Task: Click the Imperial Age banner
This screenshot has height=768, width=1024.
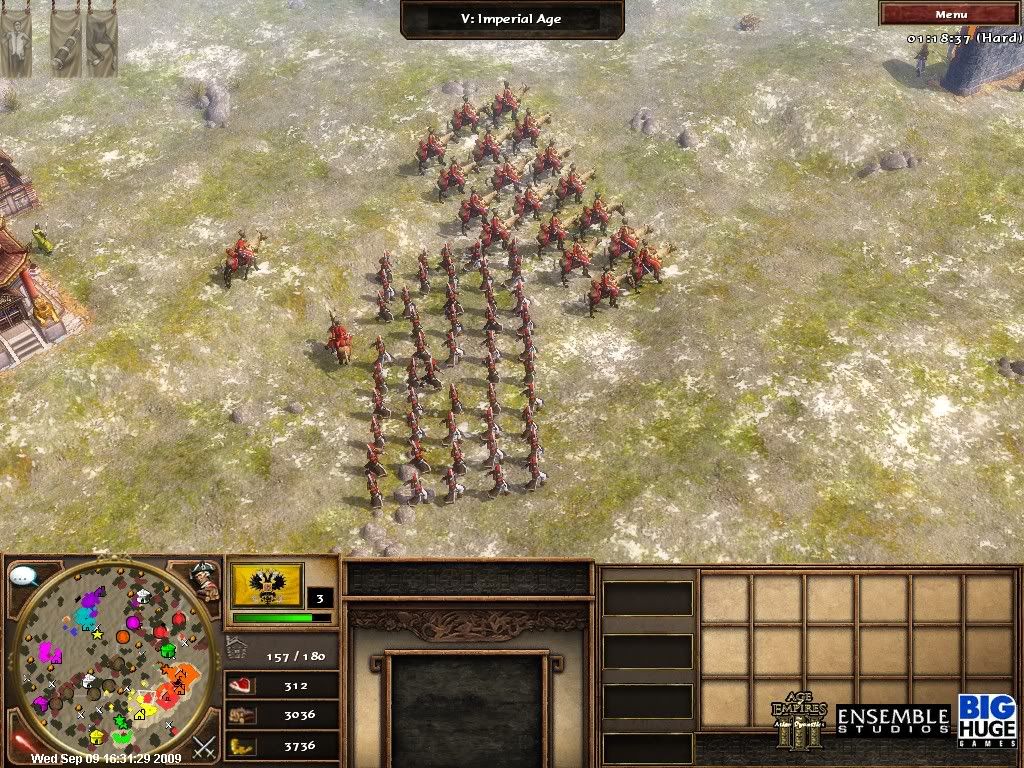Action: (x=514, y=19)
